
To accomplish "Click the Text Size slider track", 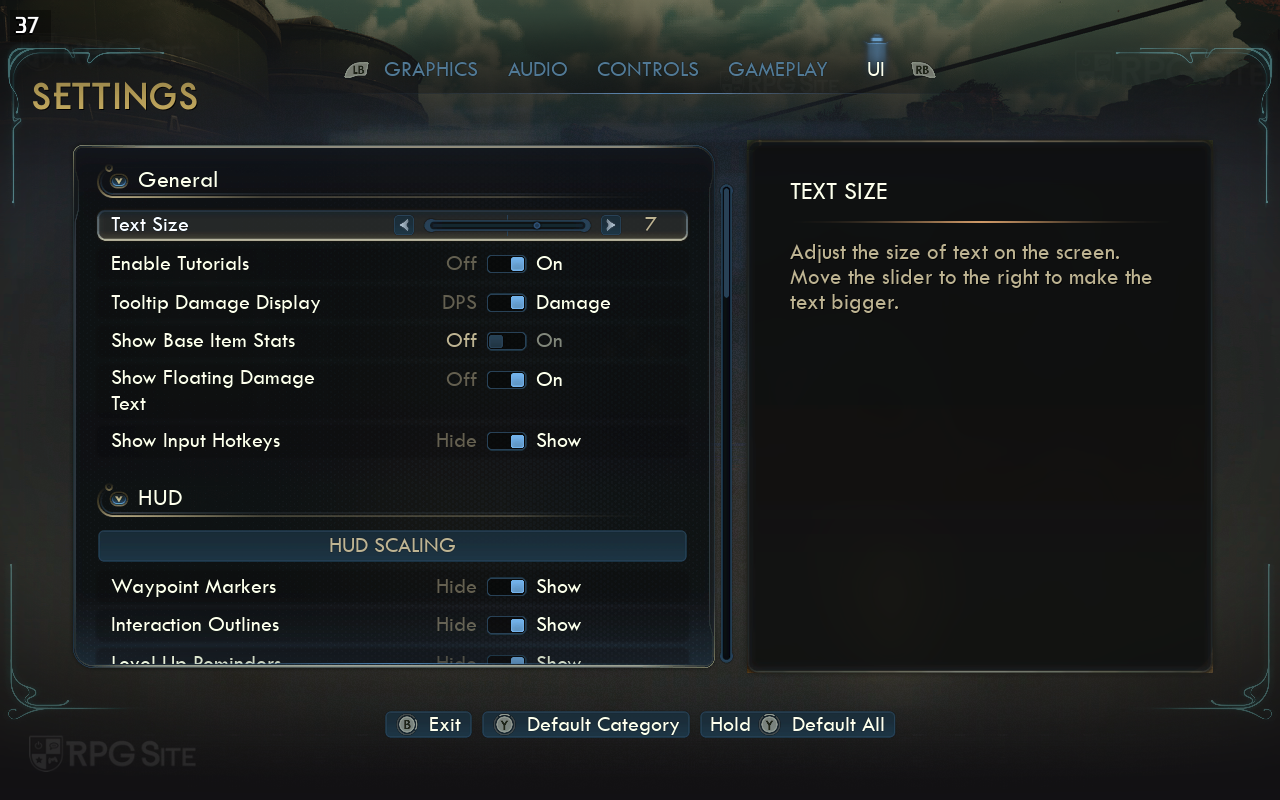I will (x=507, y=225).
